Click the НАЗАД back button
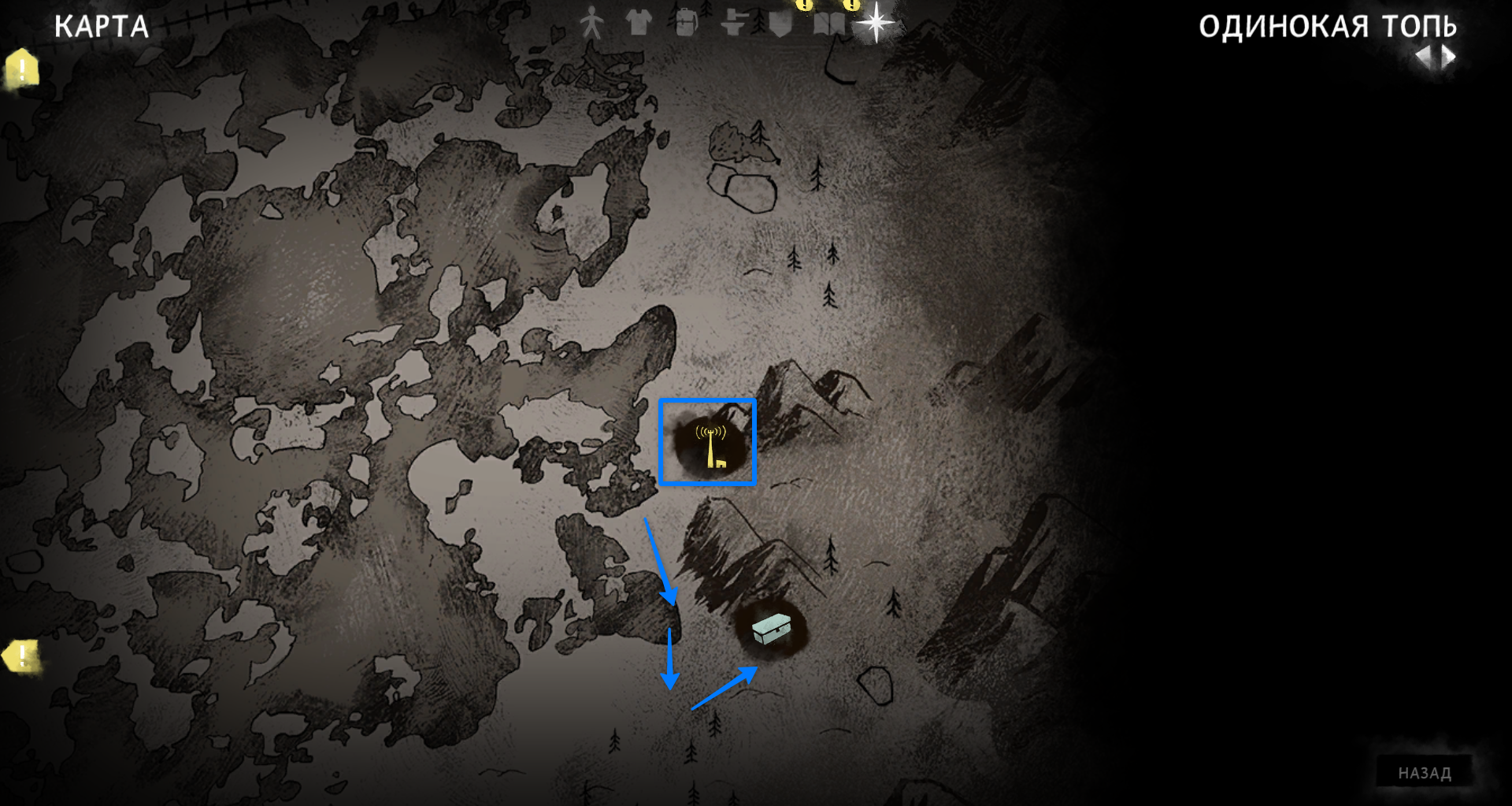This screenshot has width=1512, height=806. (1424, 773)
